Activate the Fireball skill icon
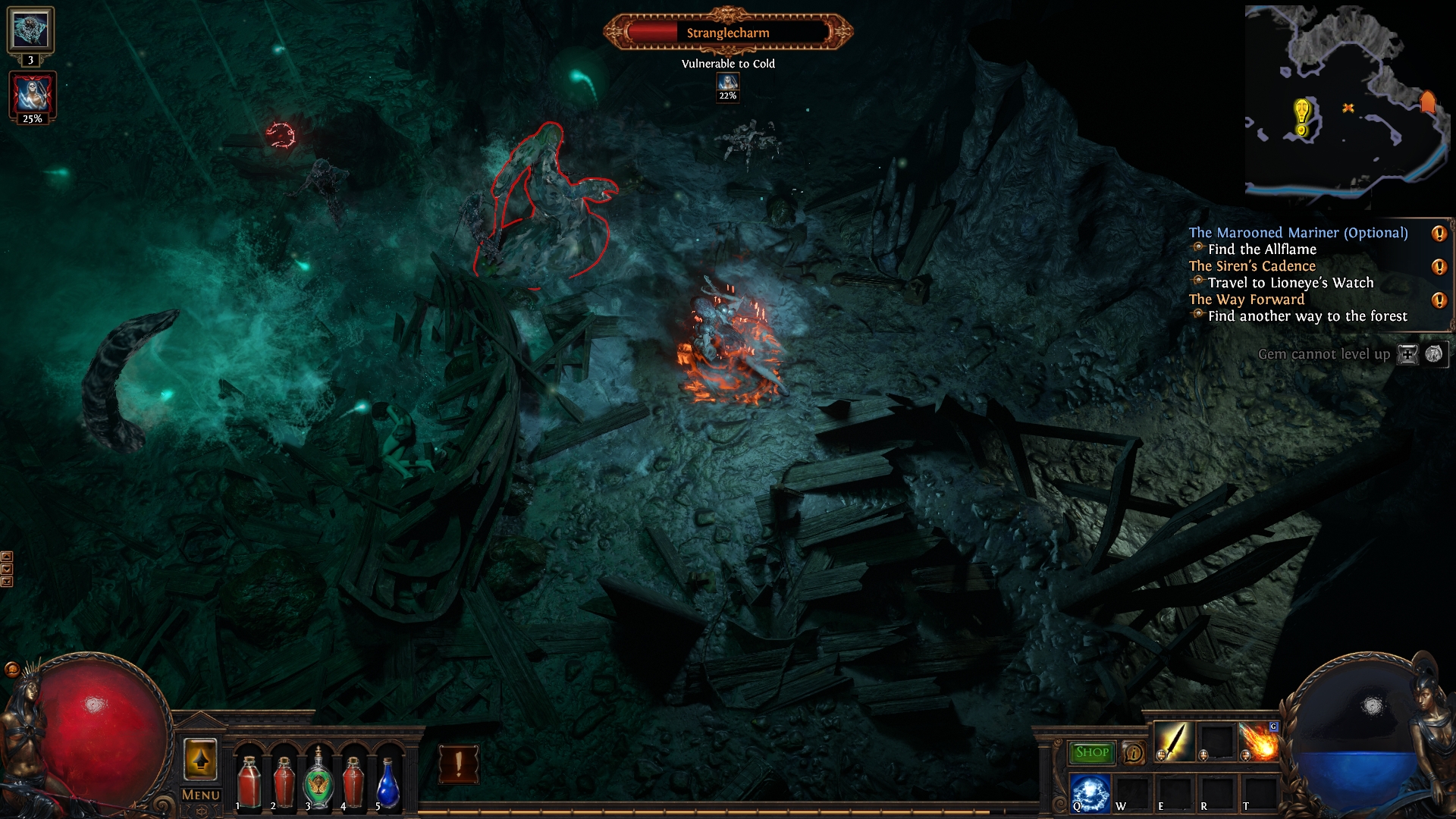The height and width of the screenshot is (819, 1456). [x=1259, y=741]
